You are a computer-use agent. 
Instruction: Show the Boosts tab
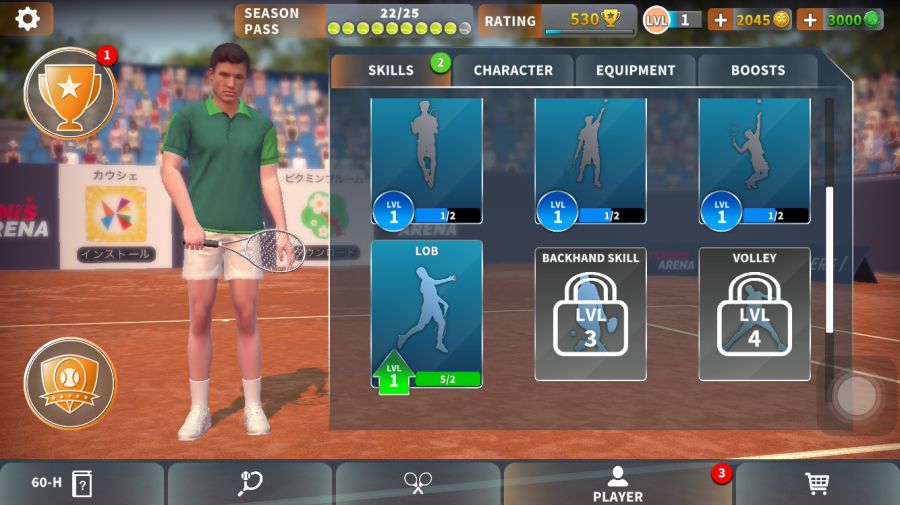[758, 70]
